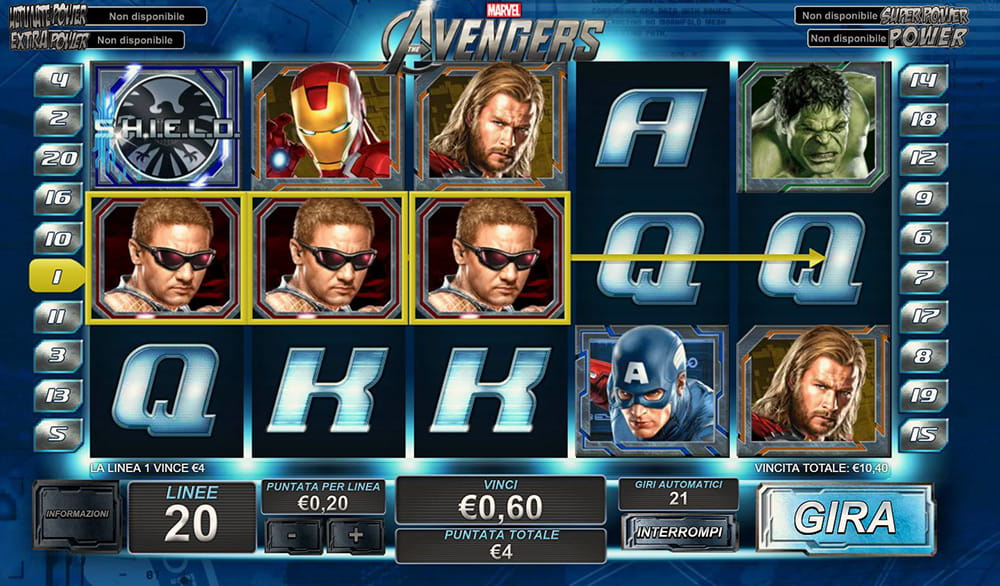Select payline number 5 marker
The height and width of the screenshot is (586, 1000).
(59, 434)
